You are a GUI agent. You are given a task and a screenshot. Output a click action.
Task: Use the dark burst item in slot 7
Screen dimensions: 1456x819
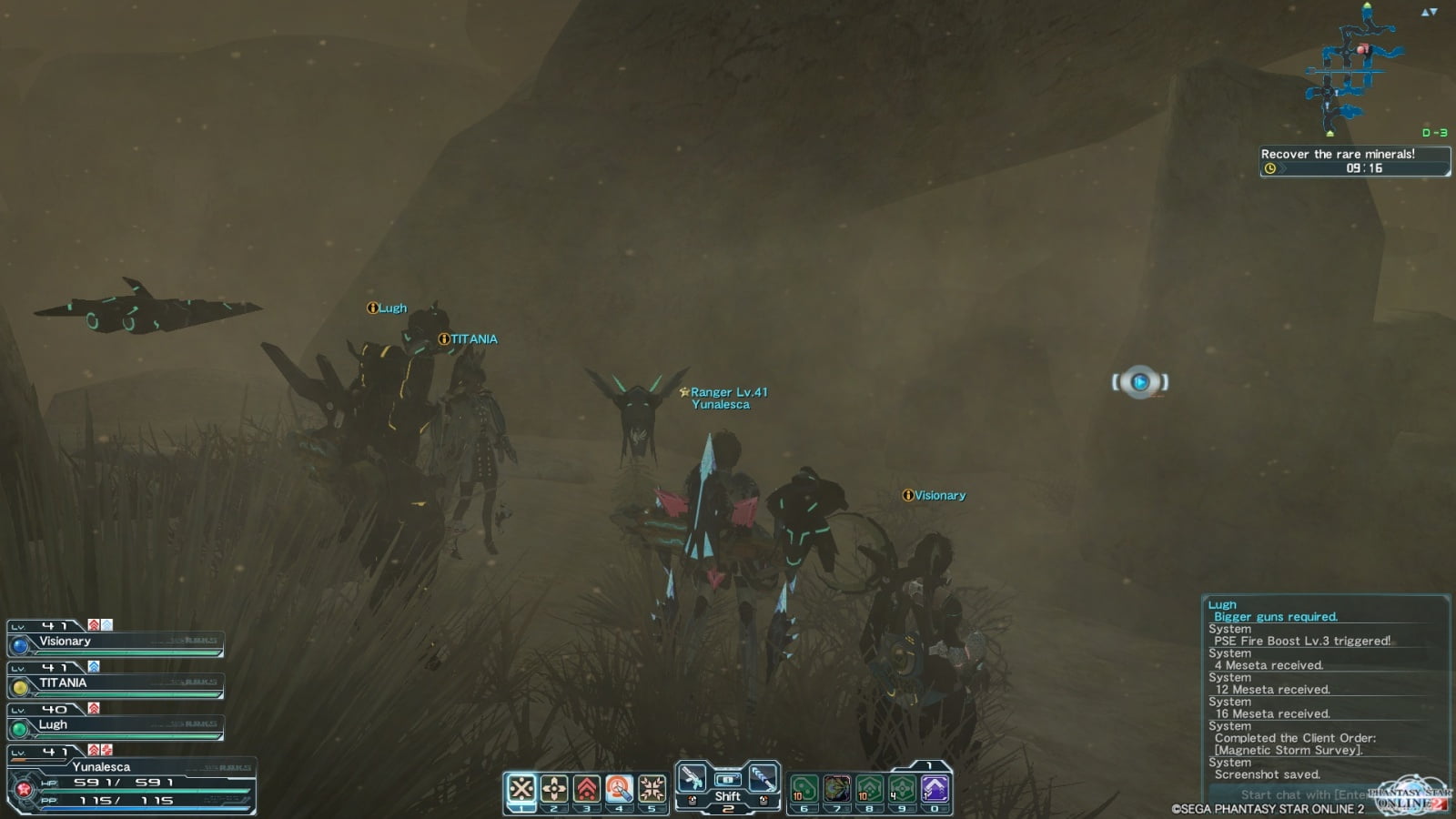tap(837, 788)
